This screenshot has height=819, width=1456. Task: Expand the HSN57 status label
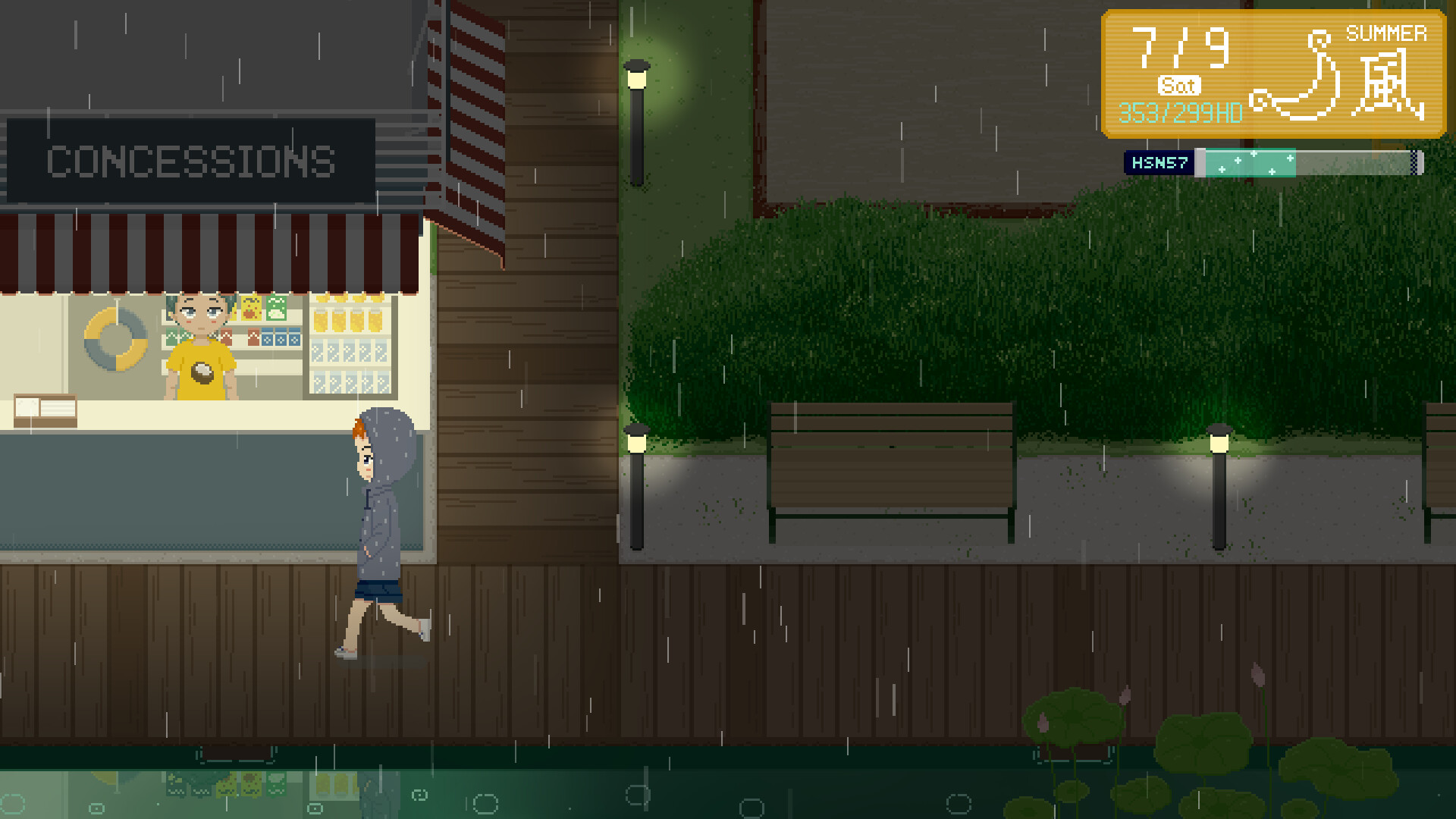pyautogui.click(x=1159, y=162)
